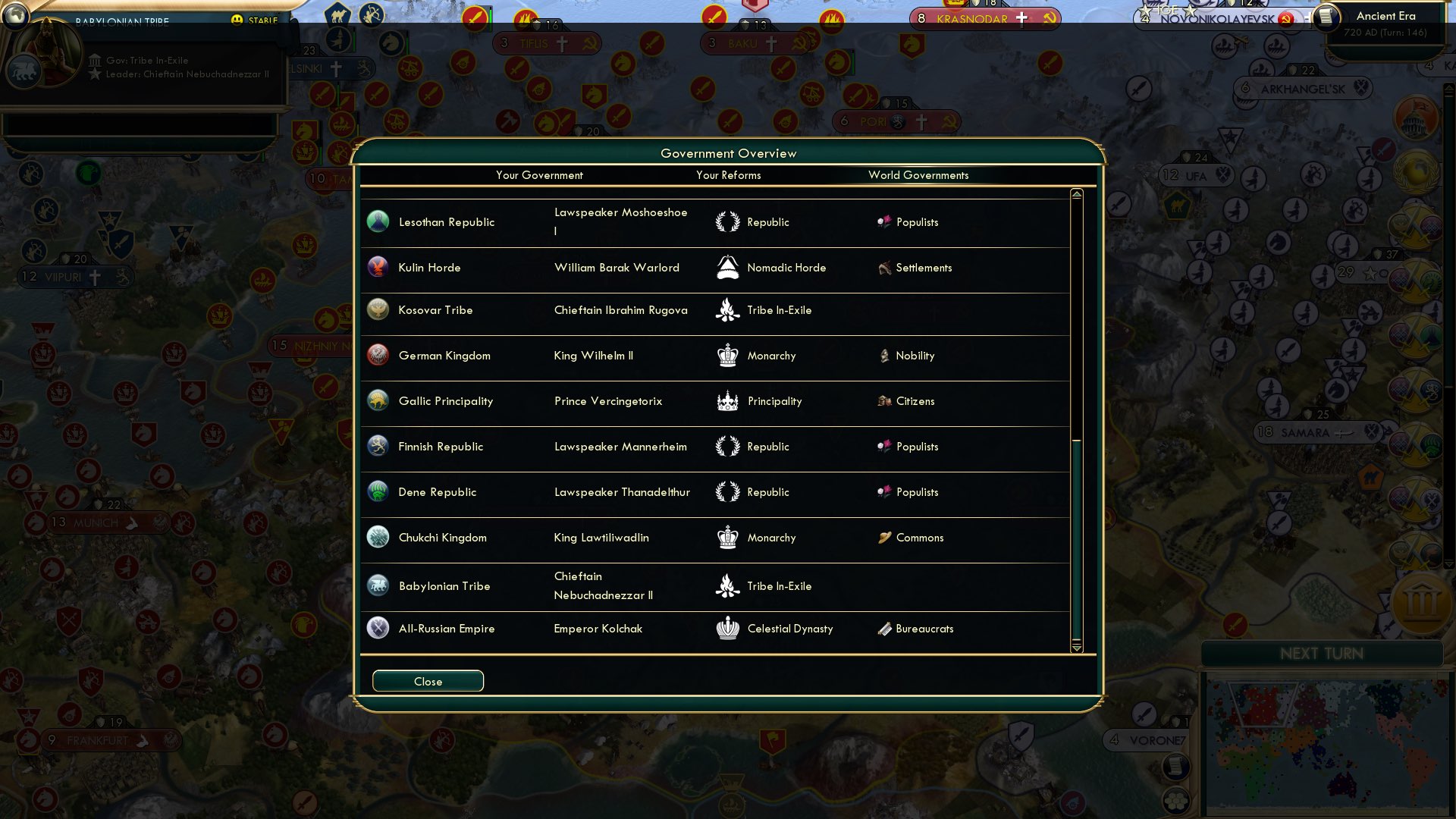This screenshot has width=1456, height=819.
Task: Click the Commons icon for Chukchi Kingdom
Action: click(884, 537)
